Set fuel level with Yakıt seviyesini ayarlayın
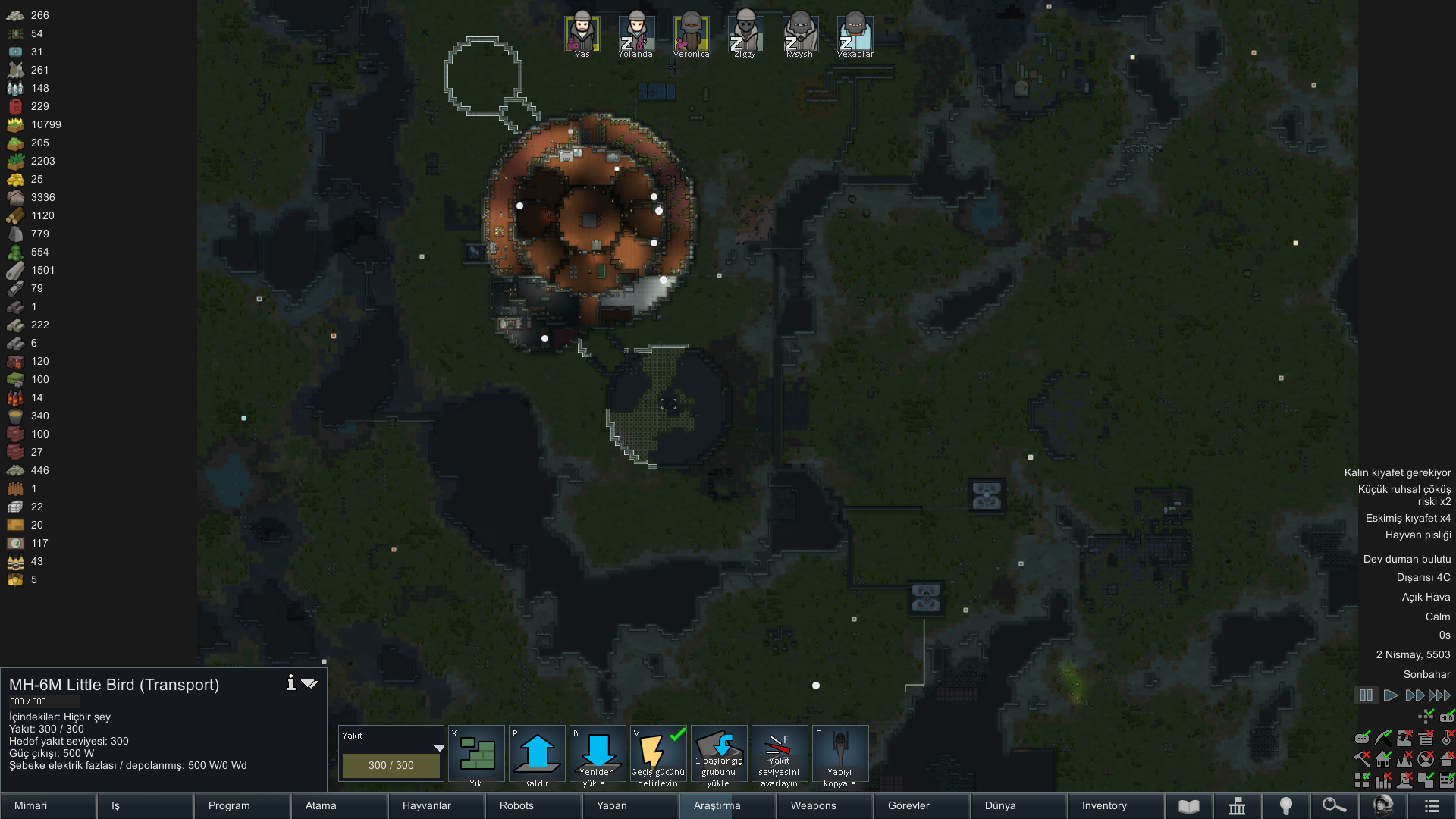The image size is (1456, 819). click(779, 756)
